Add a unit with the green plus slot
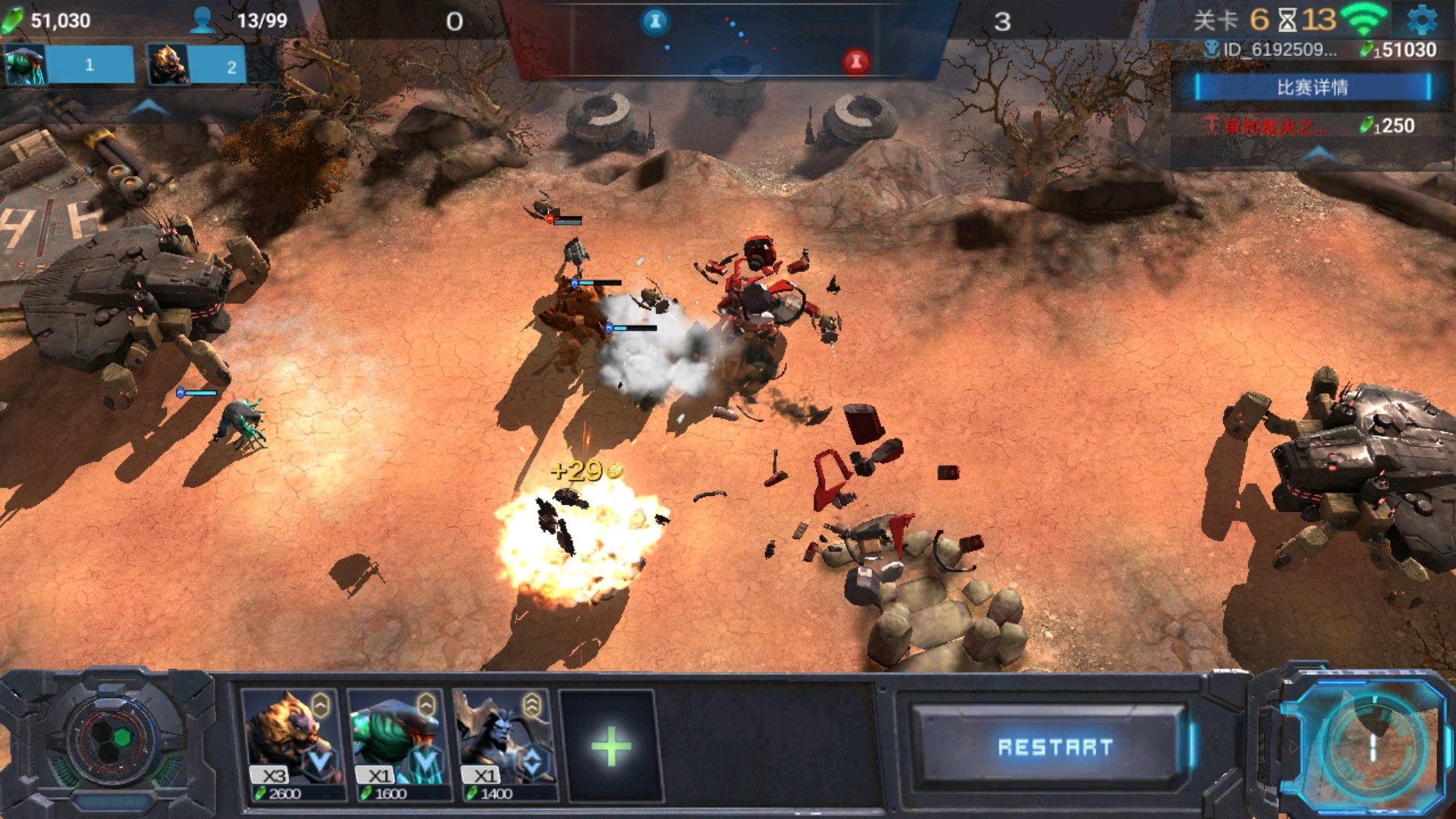This screenshot has height=819, width=1456. pyautogui.click(x=610, y=747)
